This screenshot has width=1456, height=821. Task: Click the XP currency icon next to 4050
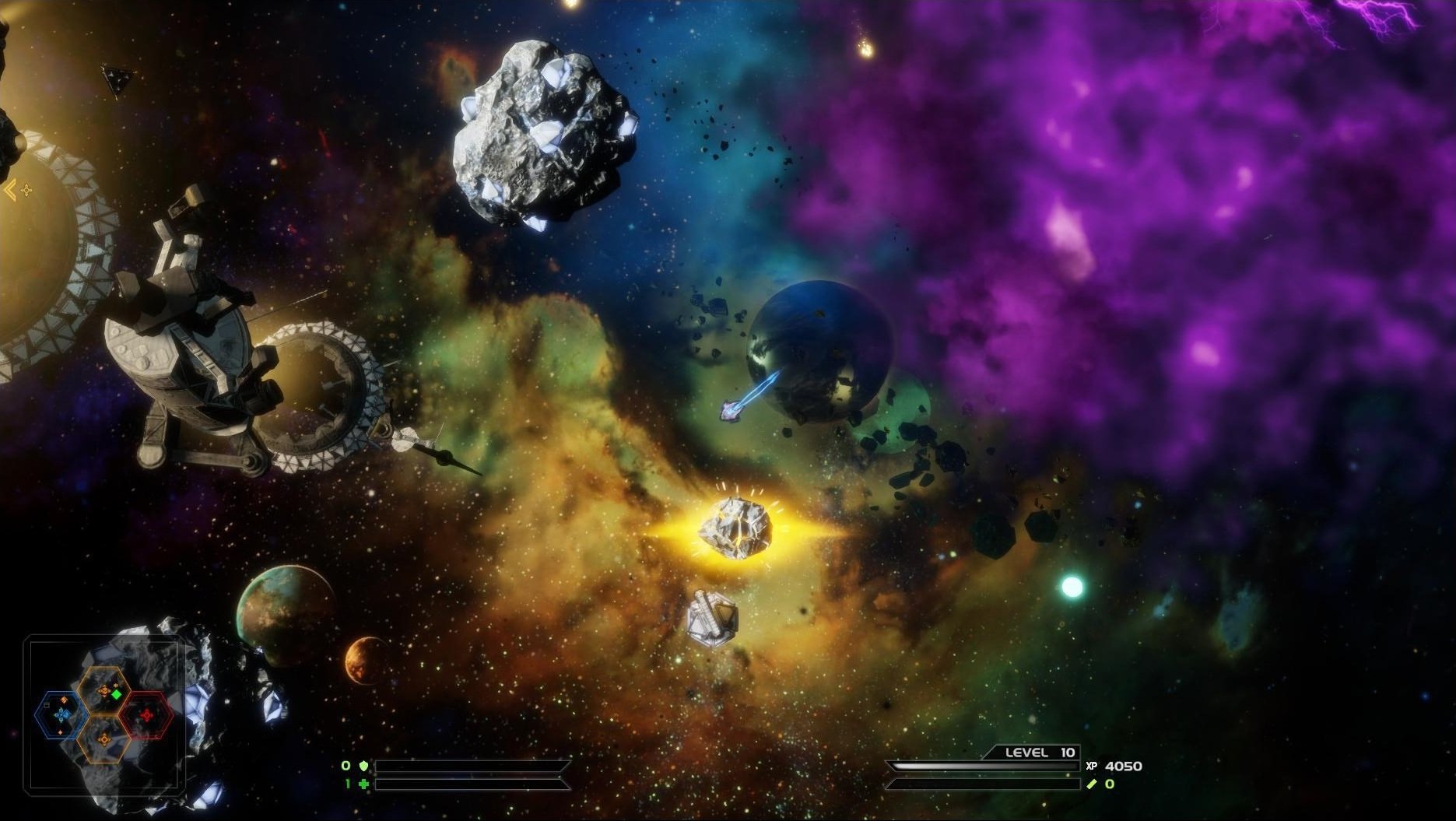[x=1091, y=766]
